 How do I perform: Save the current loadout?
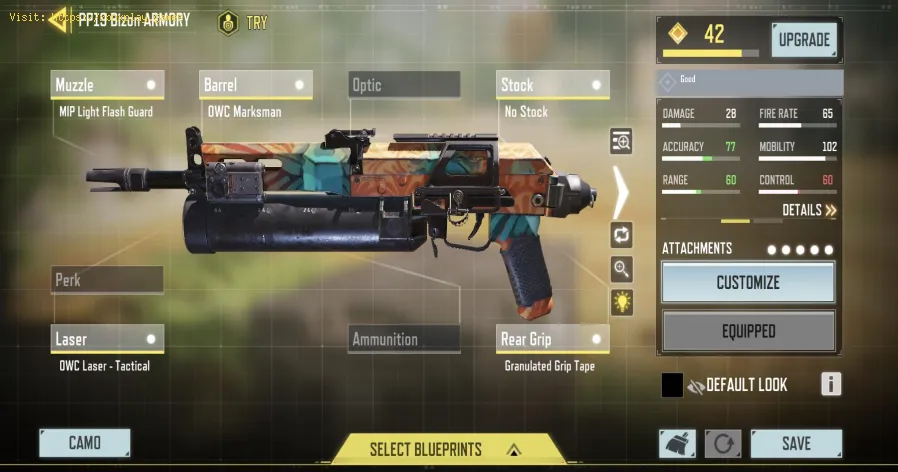point(796,443)
